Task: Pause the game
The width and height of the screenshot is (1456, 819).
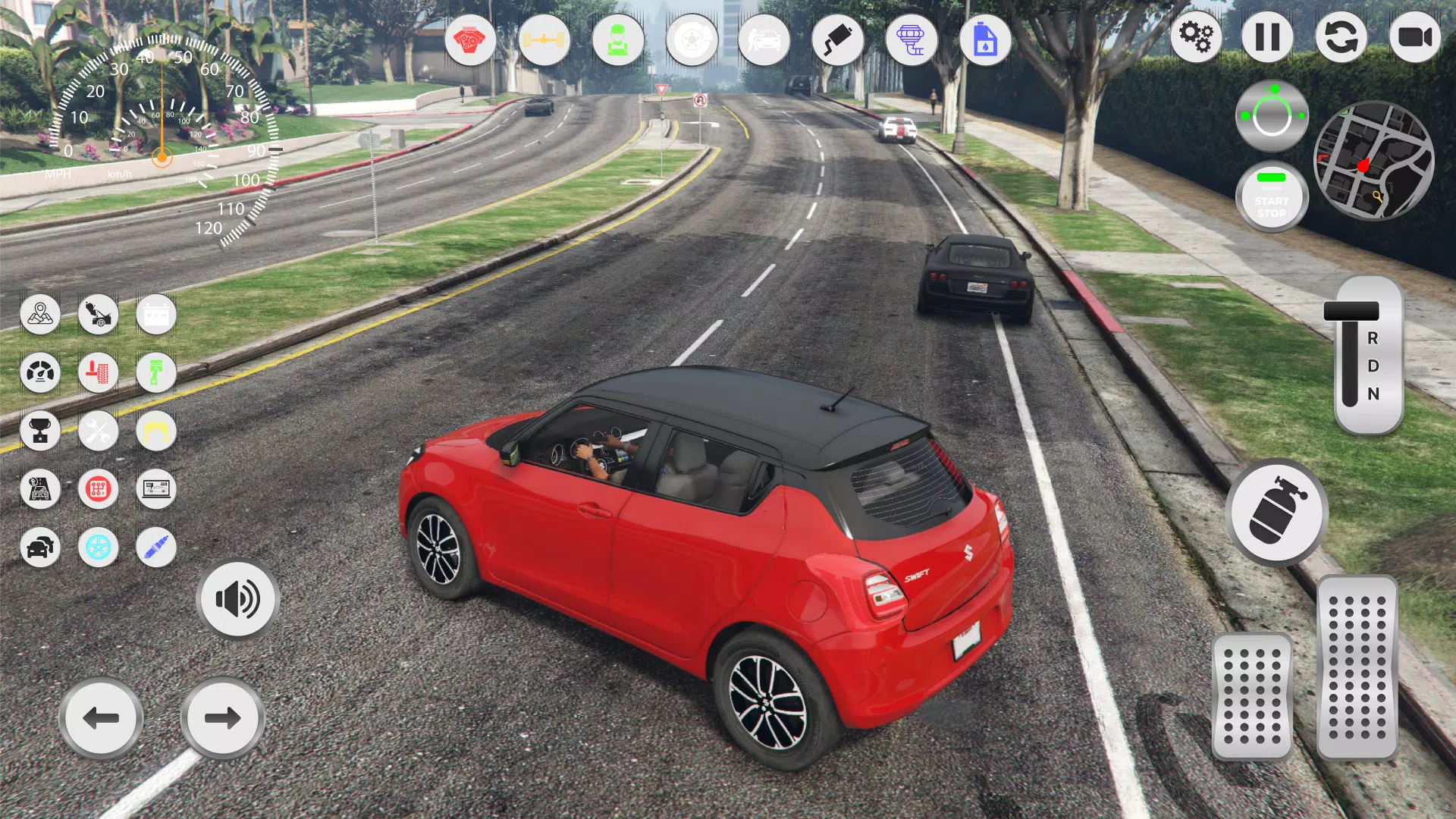Action: [x=1267, y=37]
